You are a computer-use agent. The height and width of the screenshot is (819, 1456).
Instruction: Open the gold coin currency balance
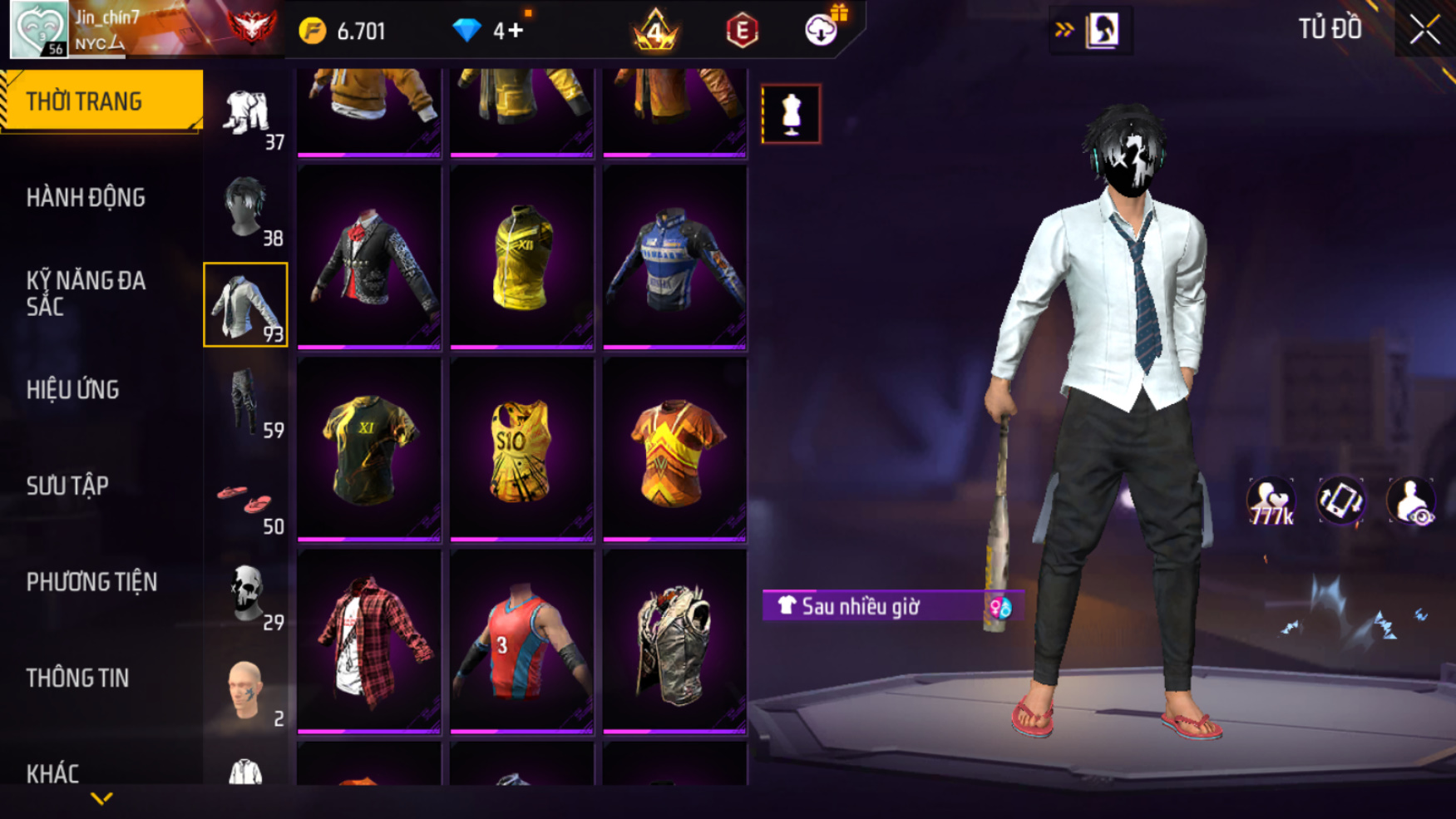pyautogui.click(x=344, y=32)
